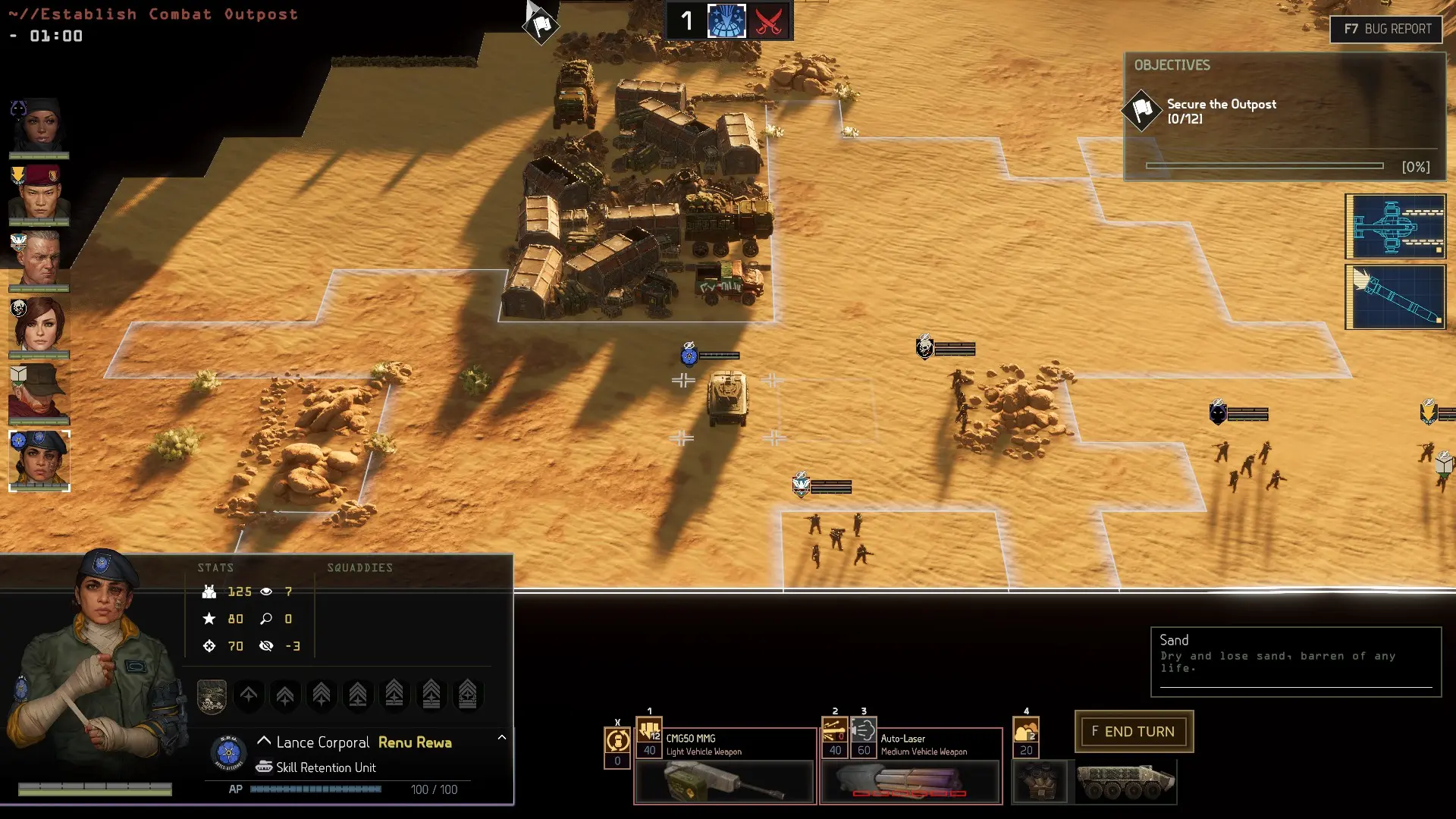Select Renu Rewa's portrait in the left sidebar

39,460
